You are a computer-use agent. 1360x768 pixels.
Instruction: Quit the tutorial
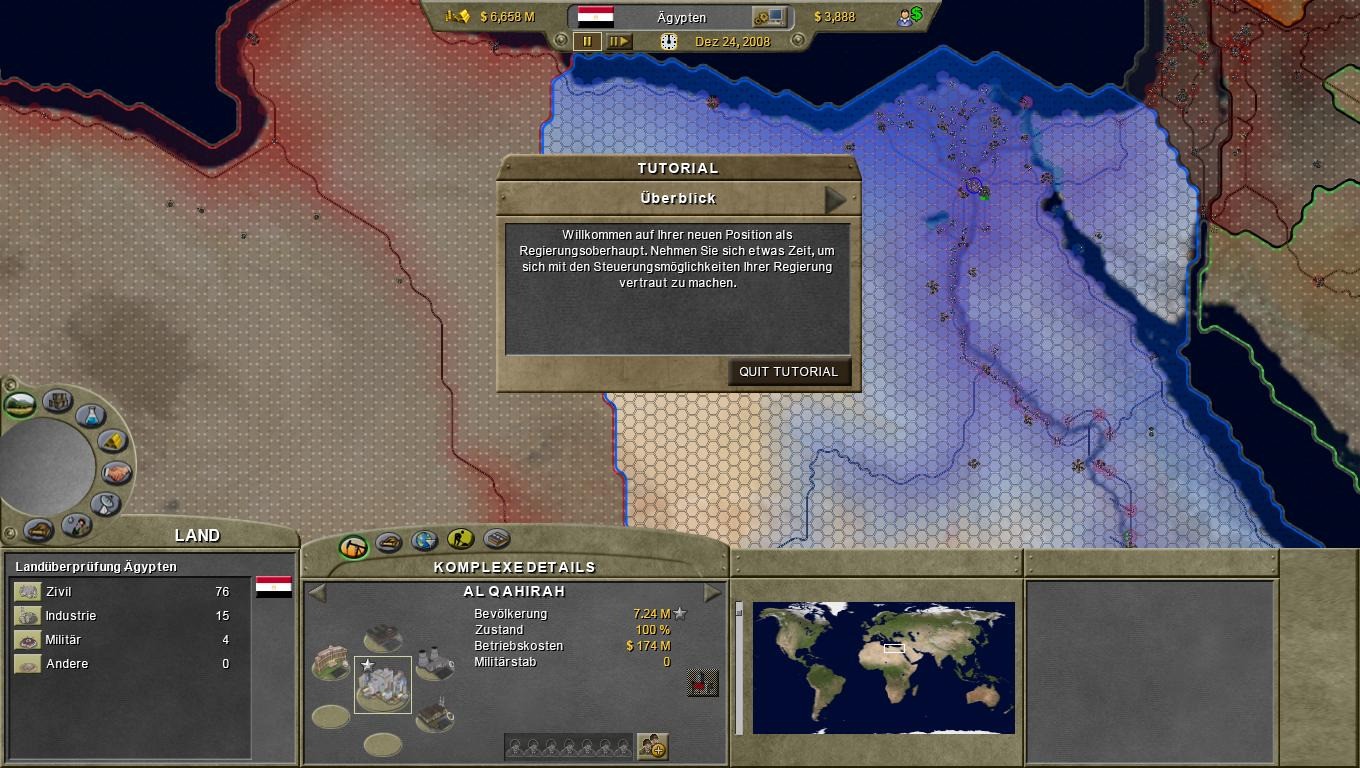(x=789, y=372)
